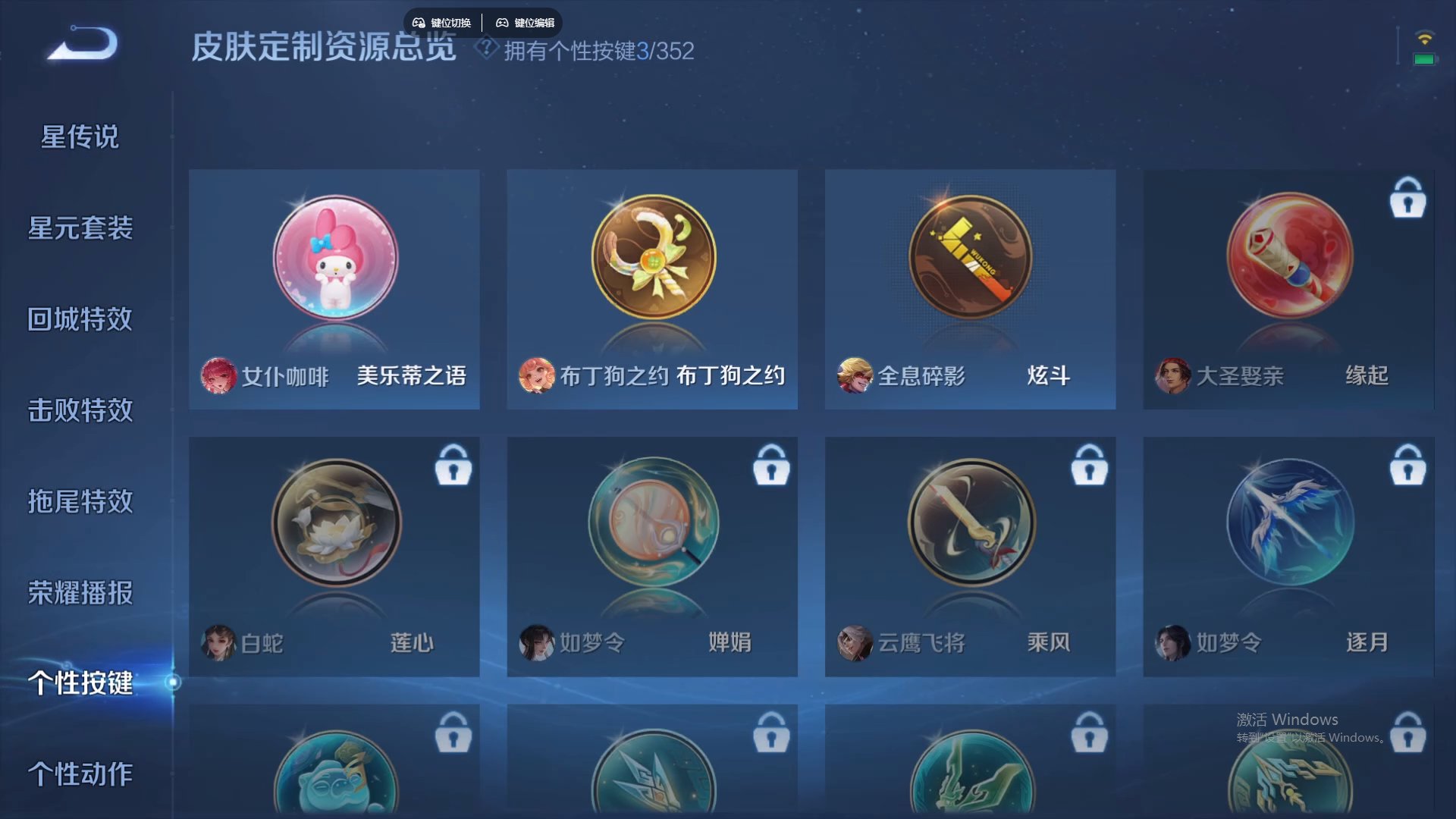The height and width of the screenshot is (819, 1456).
Task: Select the 个性动作 sidebar entry
Action: (79, 775)
